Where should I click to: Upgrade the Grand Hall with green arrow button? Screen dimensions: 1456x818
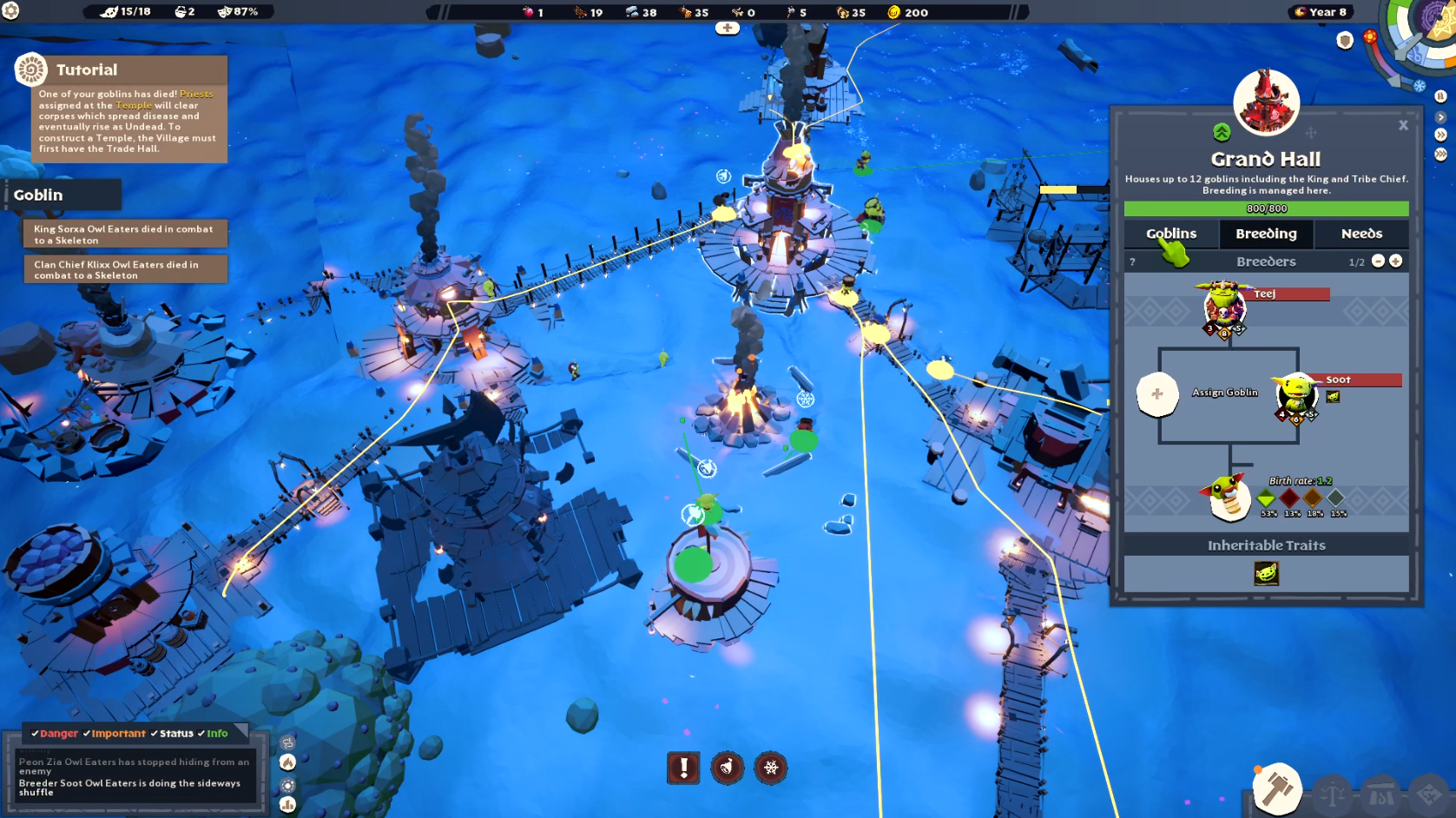pyautogui.click(x=1222, y=132)
